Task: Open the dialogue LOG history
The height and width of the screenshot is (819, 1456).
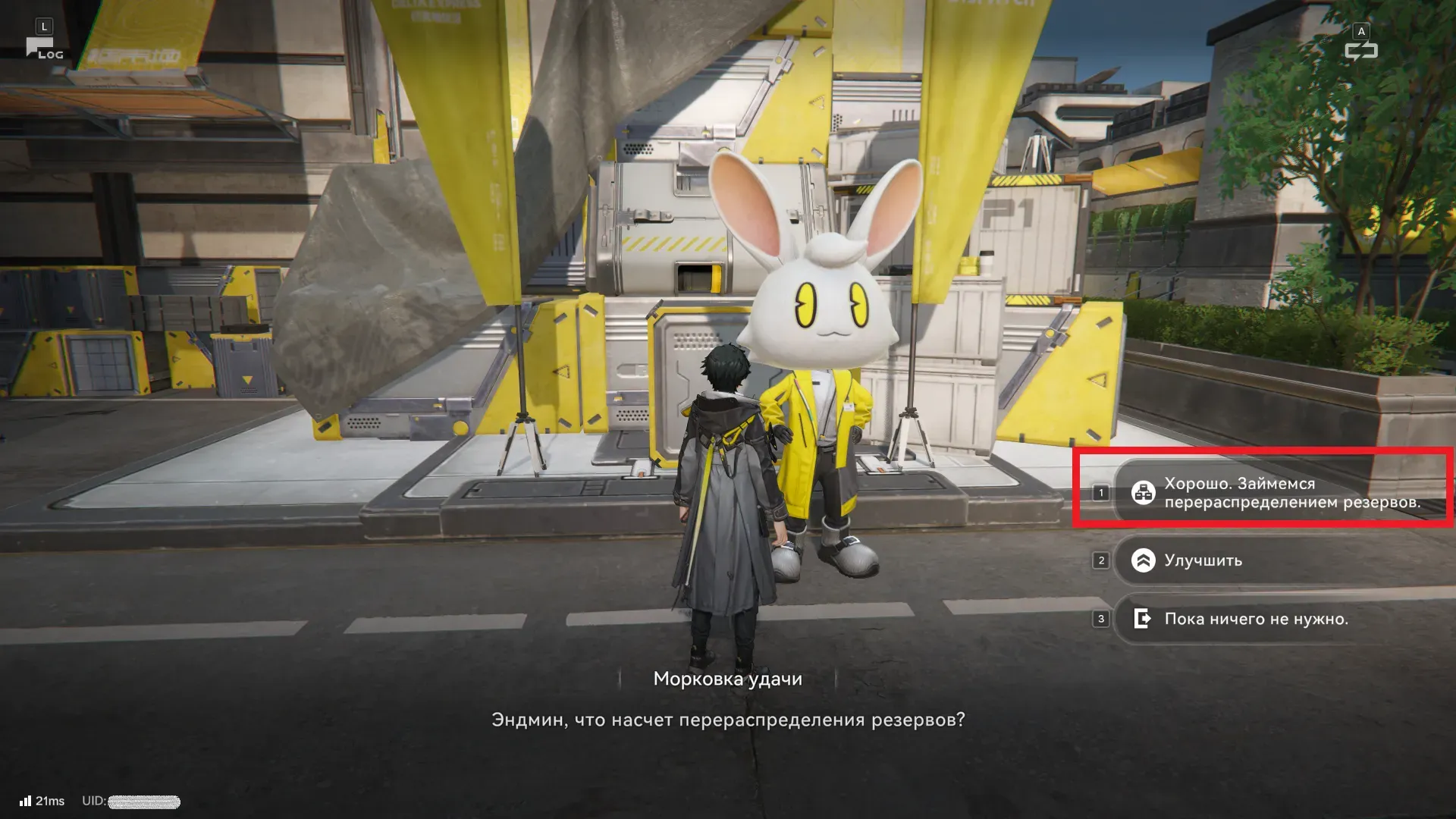Action: [x=44, y=47]
